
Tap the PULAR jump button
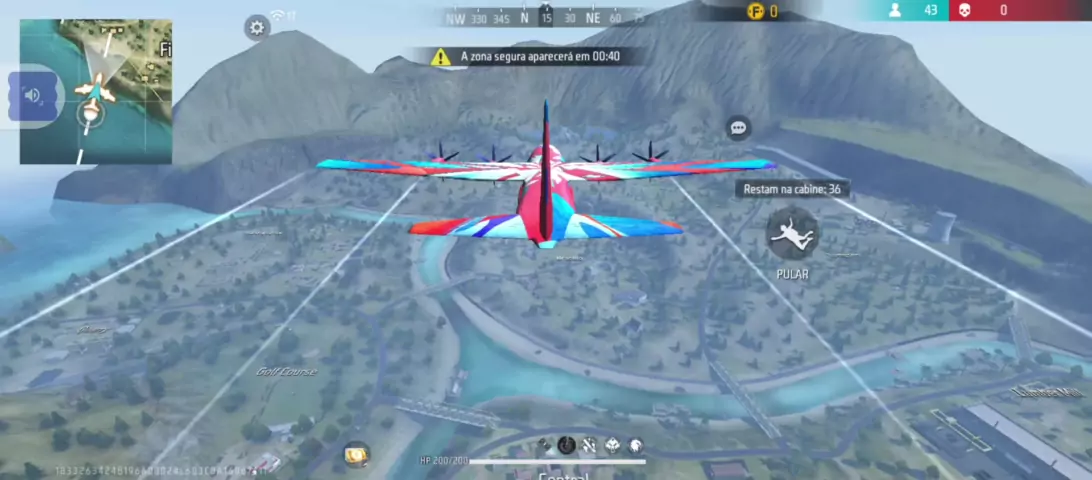coord(793,232)
